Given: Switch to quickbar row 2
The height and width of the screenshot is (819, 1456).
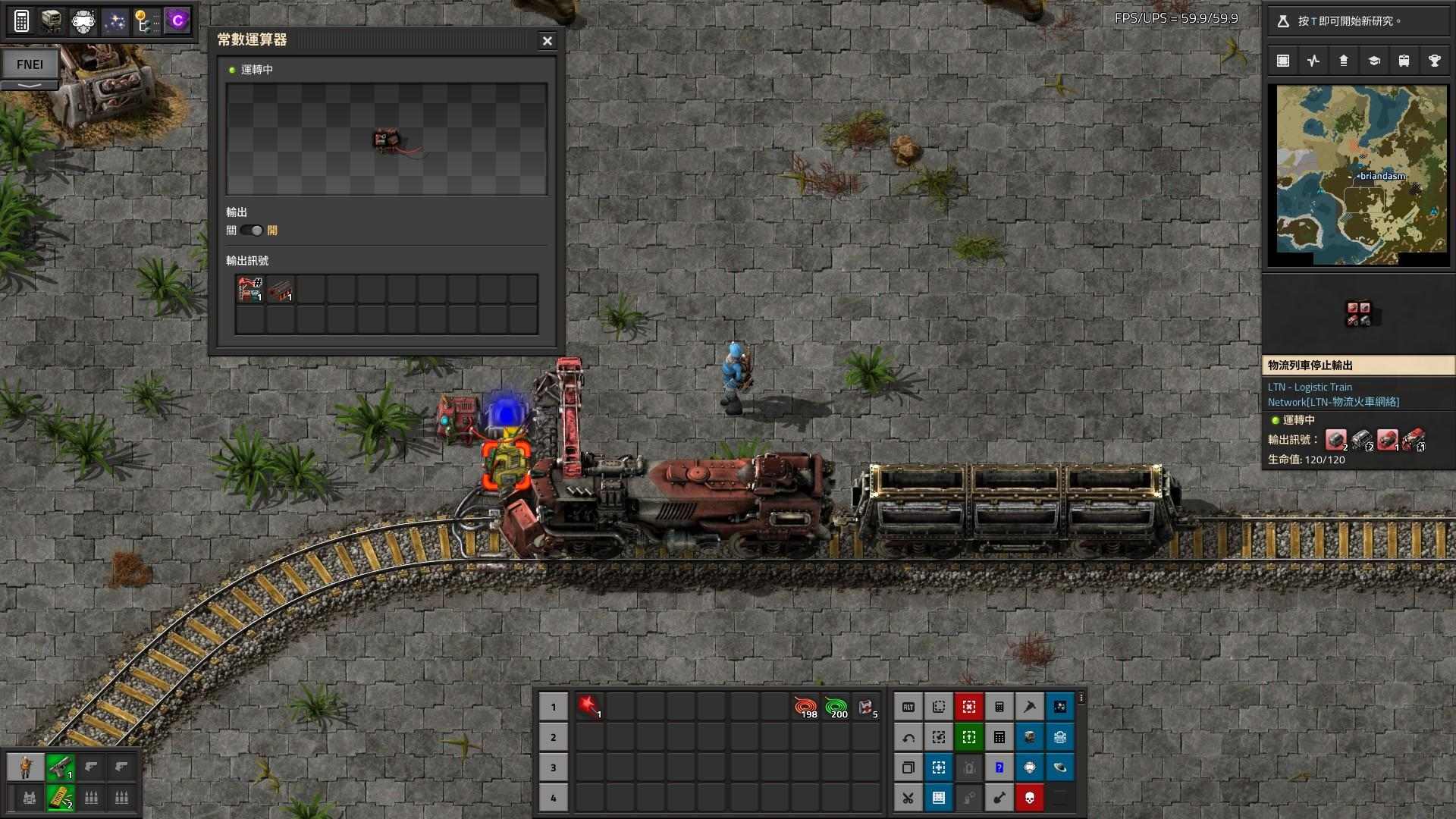Looking at the screenshot, I should click(x=554, y=737).
